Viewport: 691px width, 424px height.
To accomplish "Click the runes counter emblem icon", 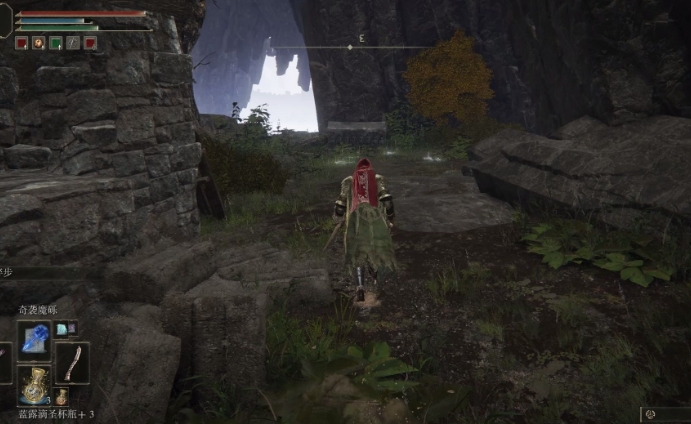I will point(650,413).
